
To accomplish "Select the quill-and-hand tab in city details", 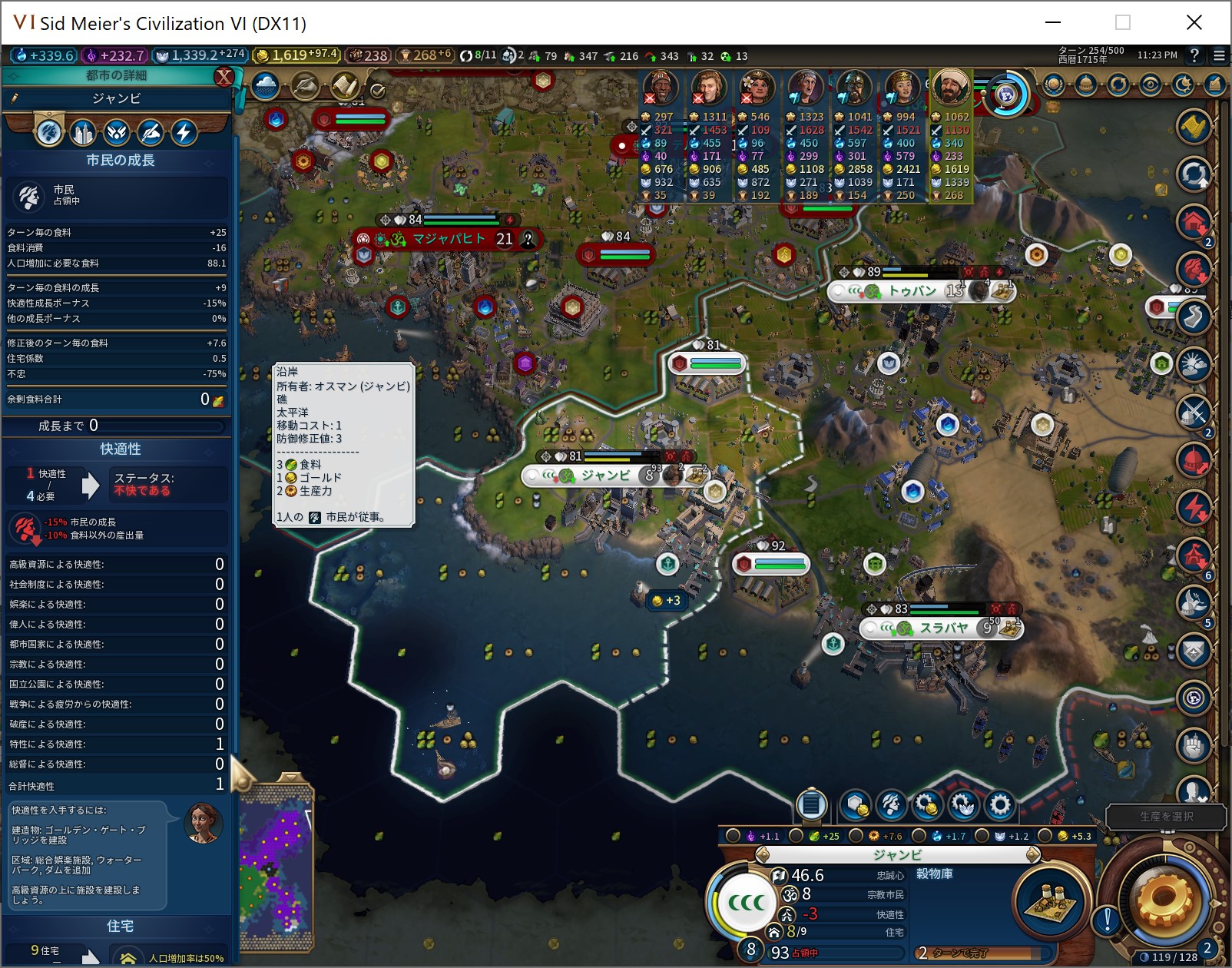I will click(x=151, y=133).
